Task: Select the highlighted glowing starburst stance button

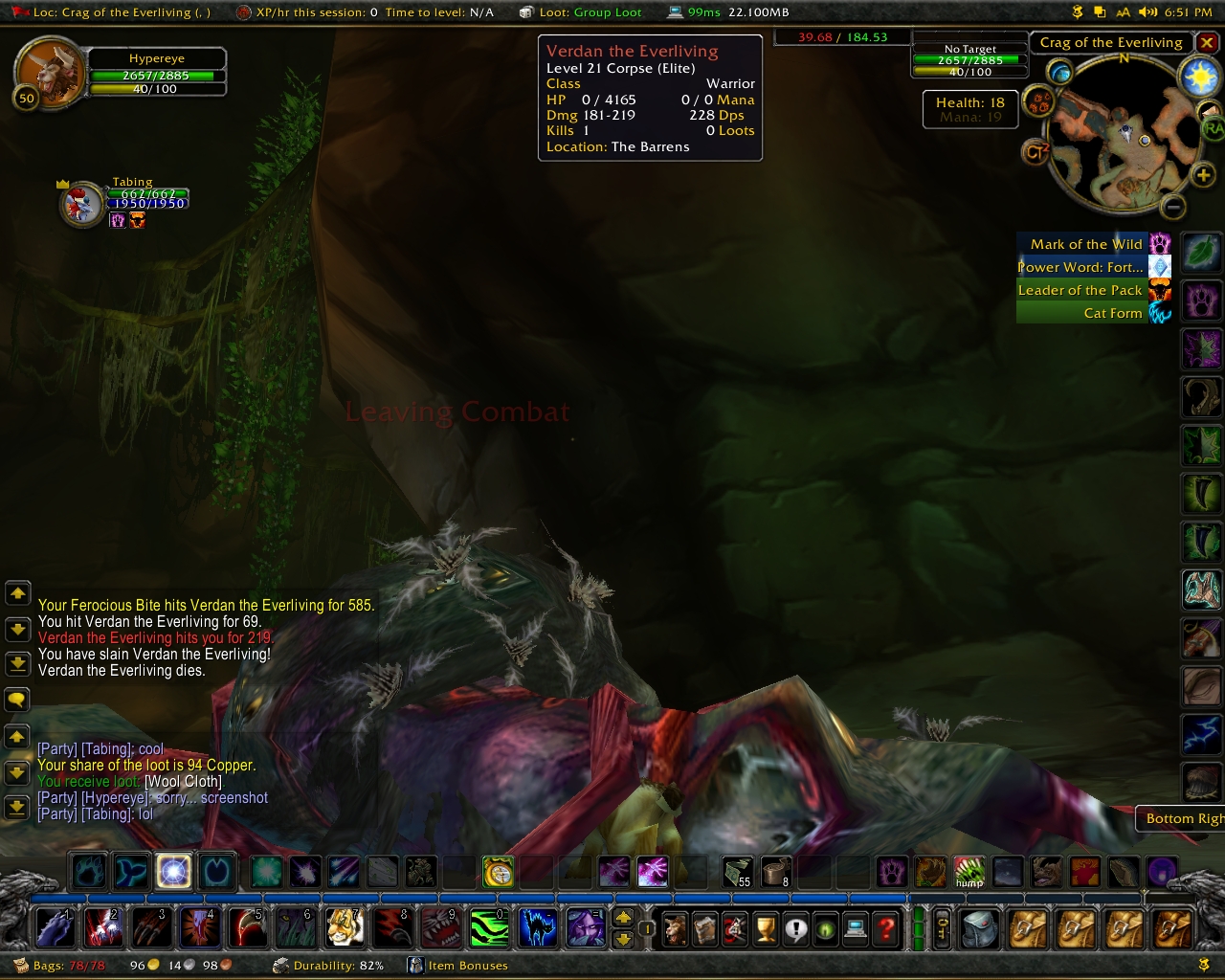Action: click(x=173, y=871)
